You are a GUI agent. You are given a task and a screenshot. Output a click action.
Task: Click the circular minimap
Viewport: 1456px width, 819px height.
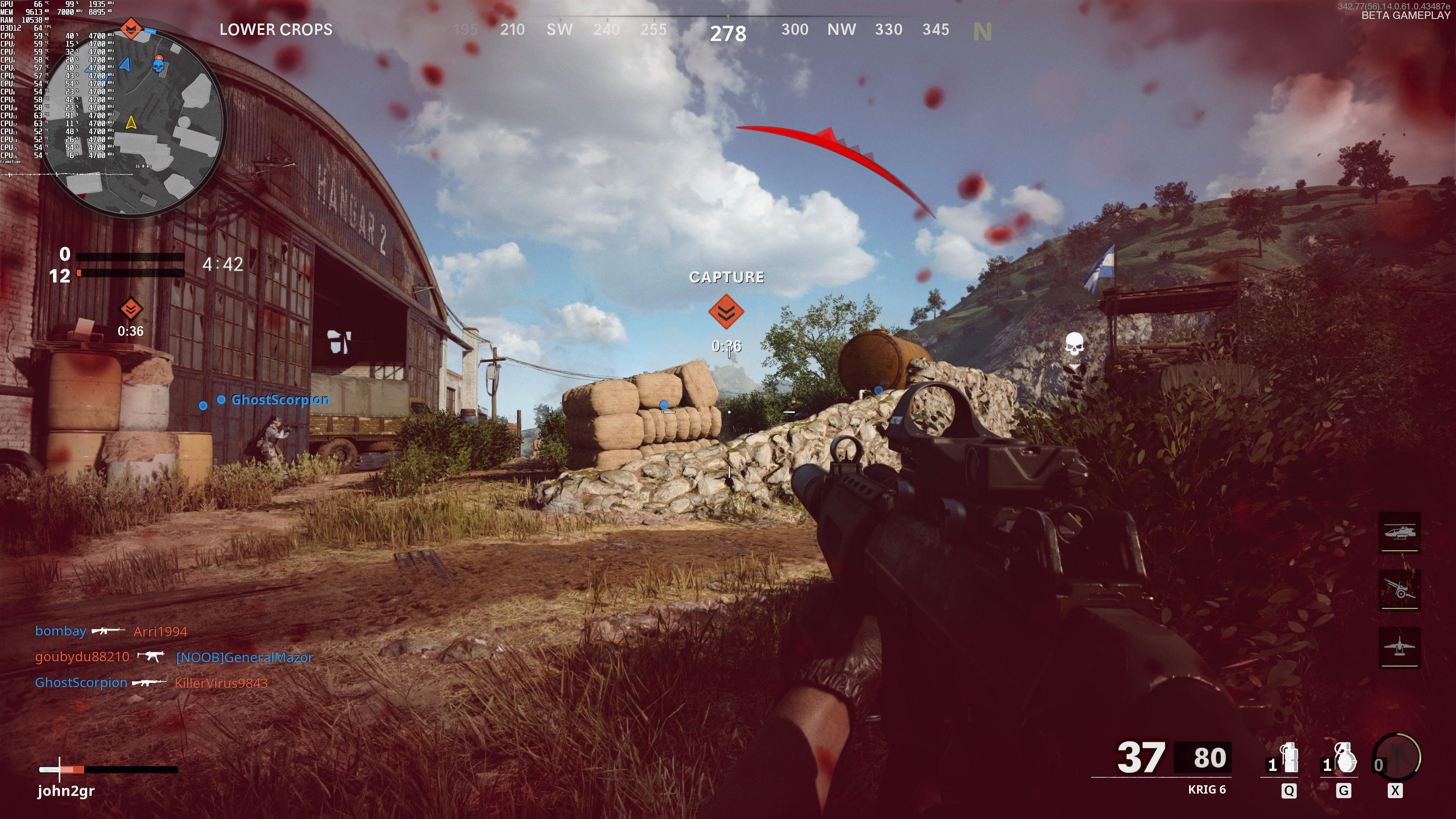tap(134, 121)
